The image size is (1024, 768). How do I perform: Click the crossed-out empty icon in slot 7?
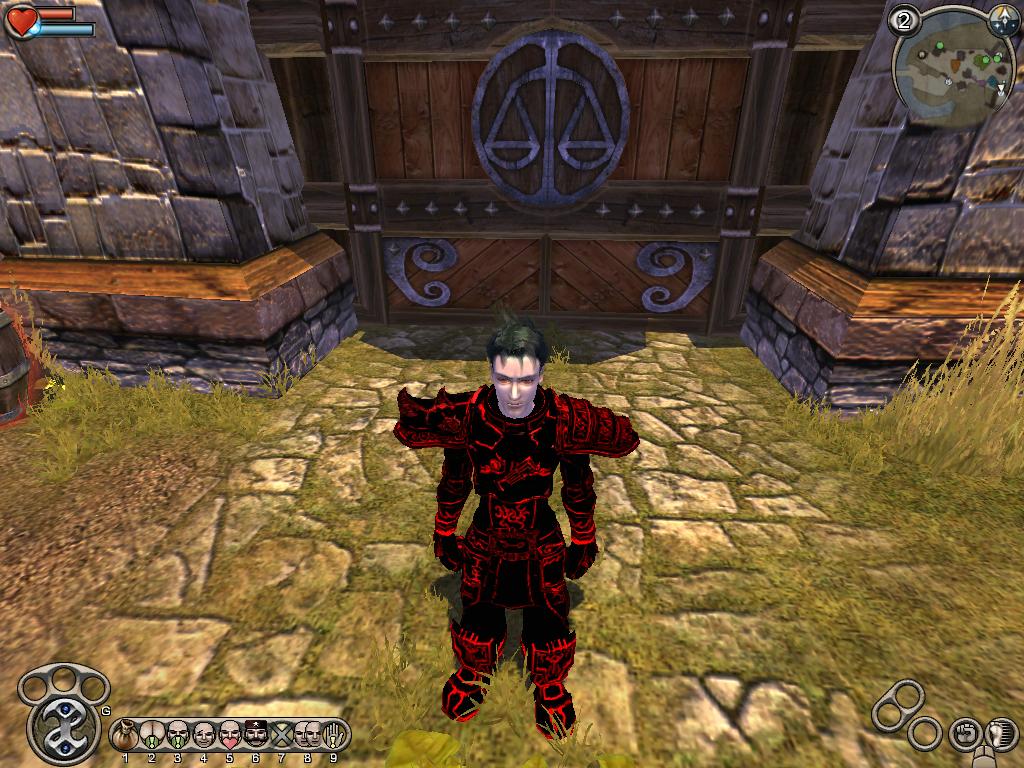[x=282, y=735]
